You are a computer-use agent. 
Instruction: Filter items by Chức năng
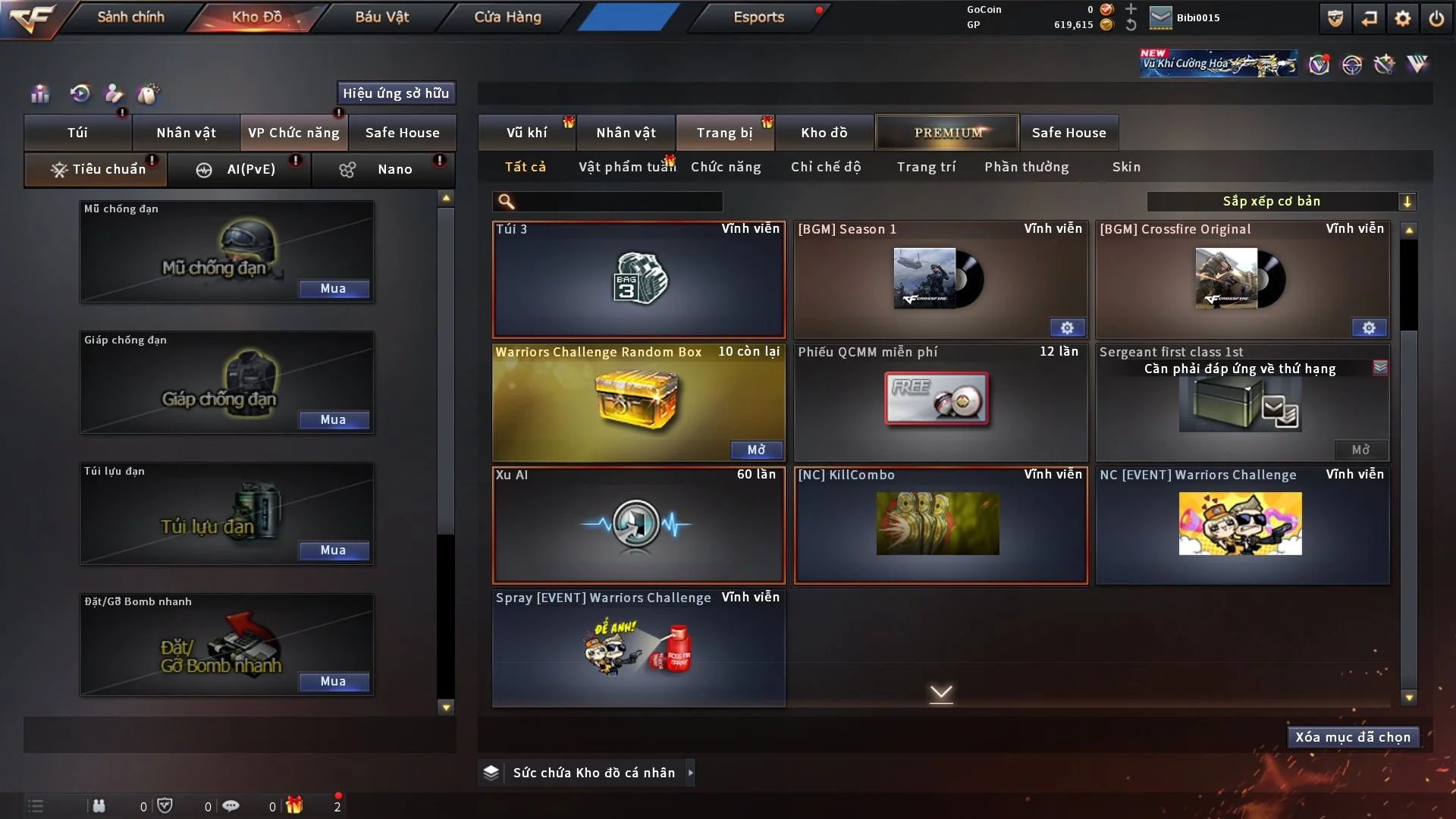726,167
